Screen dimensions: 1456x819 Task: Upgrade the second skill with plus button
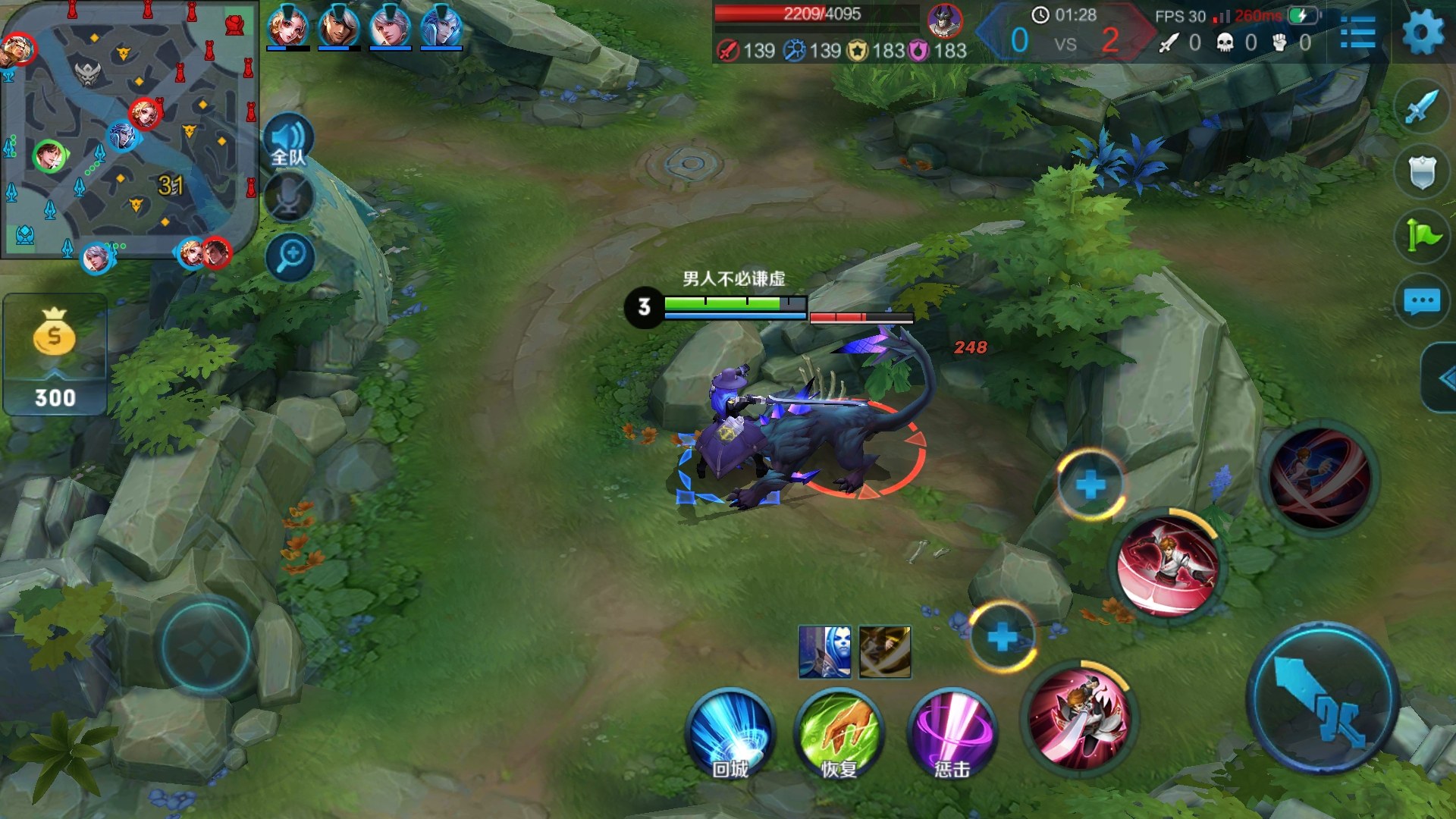tap(1090, 485)
